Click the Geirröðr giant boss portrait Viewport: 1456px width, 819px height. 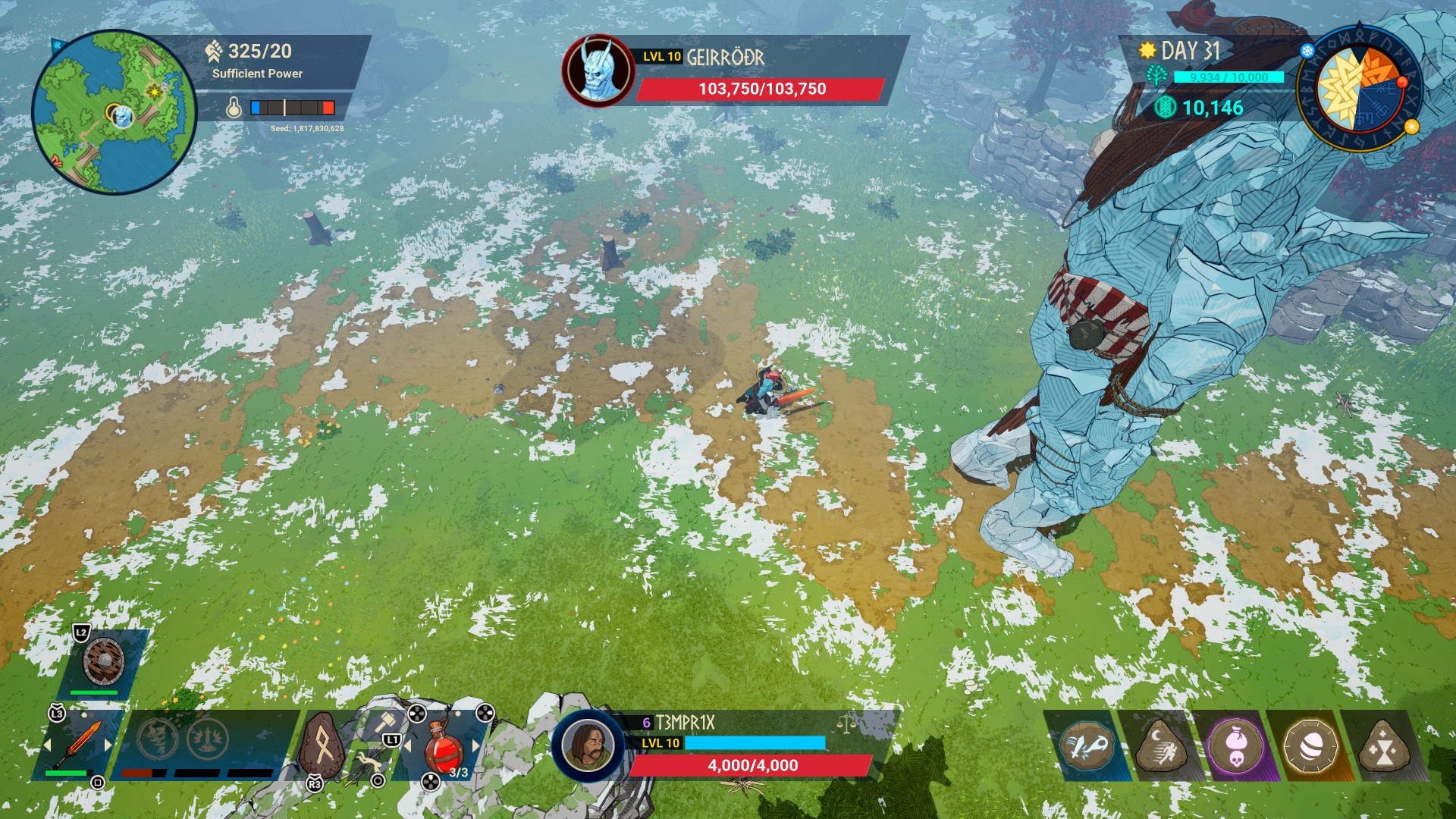pyautogui.click(x=599, y=70)
